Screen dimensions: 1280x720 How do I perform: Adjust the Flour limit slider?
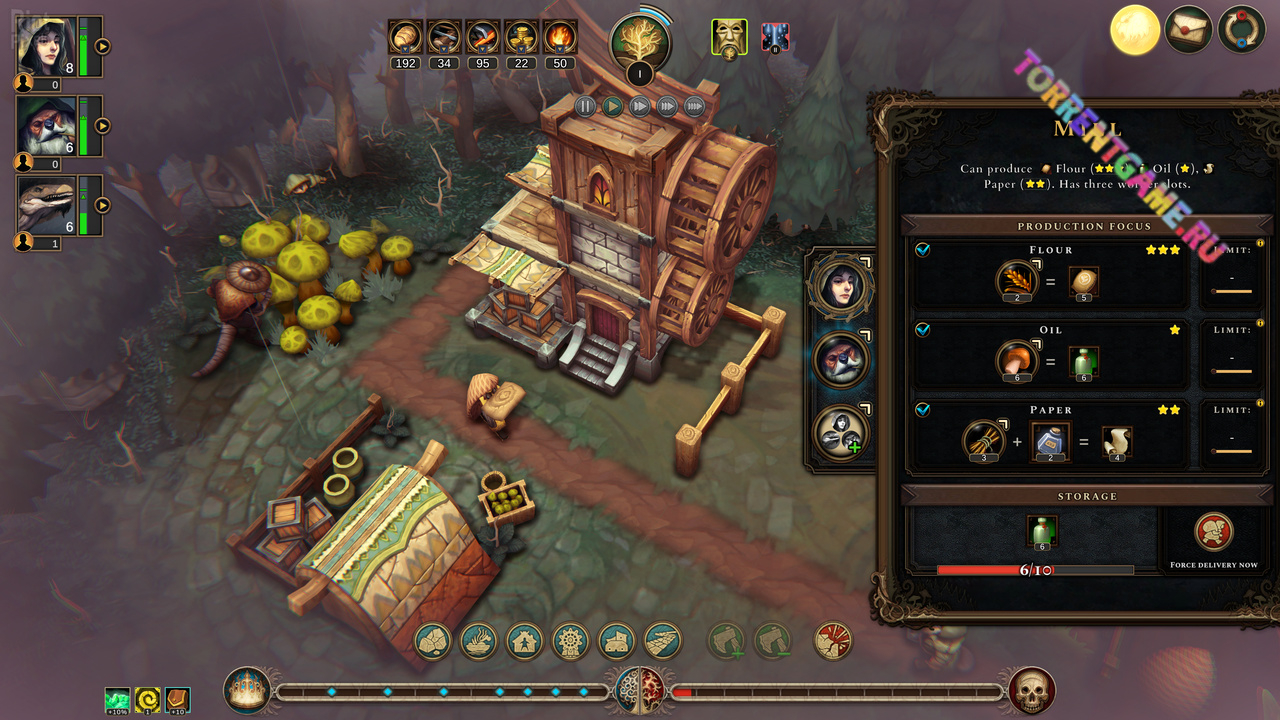tap(1231, 291)
